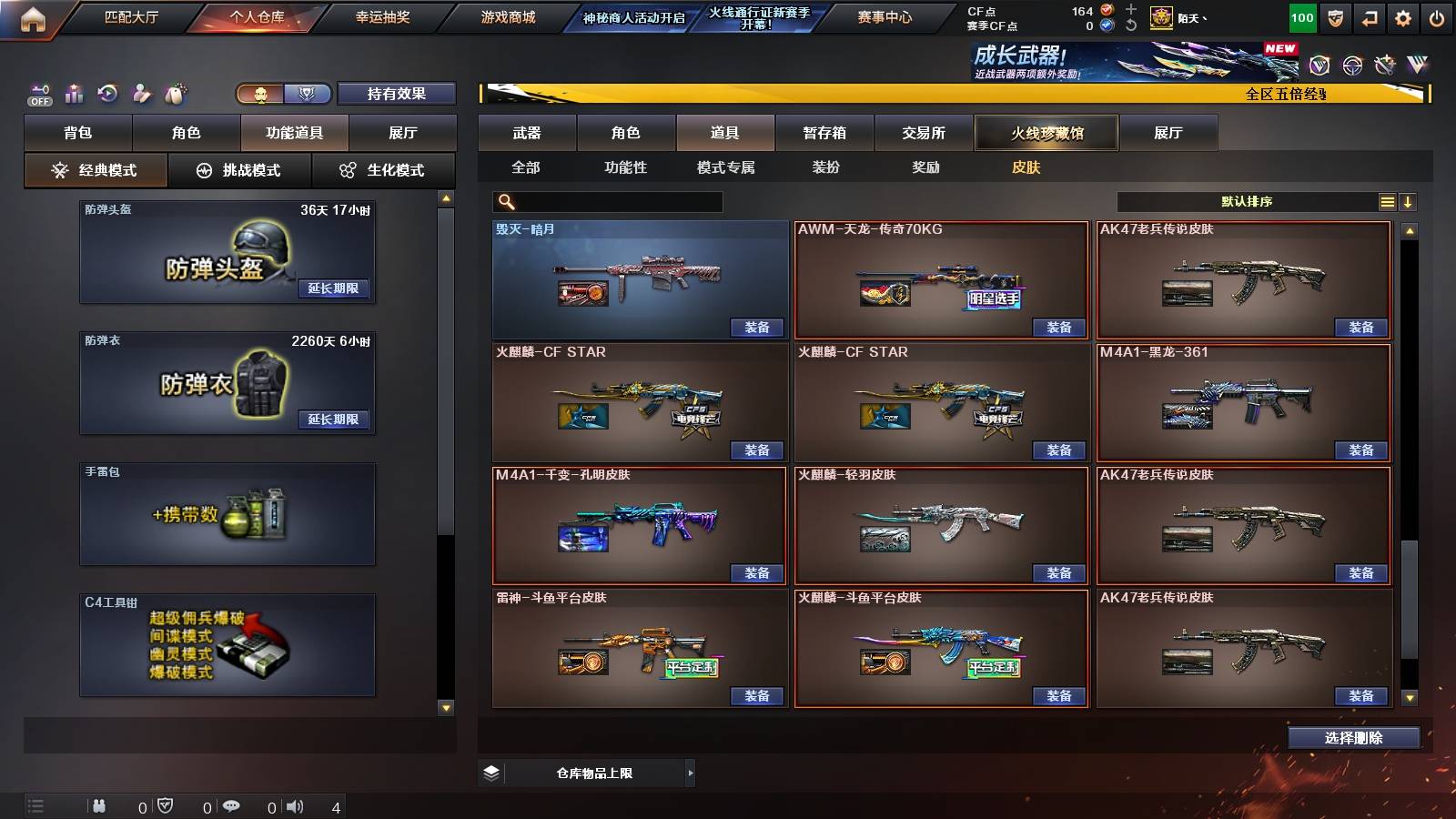The width and height of the screenshot is (1456, 819).
Task: Click the crosshair/scope icon under the top-right toolbar
Action: (1353, 66)
